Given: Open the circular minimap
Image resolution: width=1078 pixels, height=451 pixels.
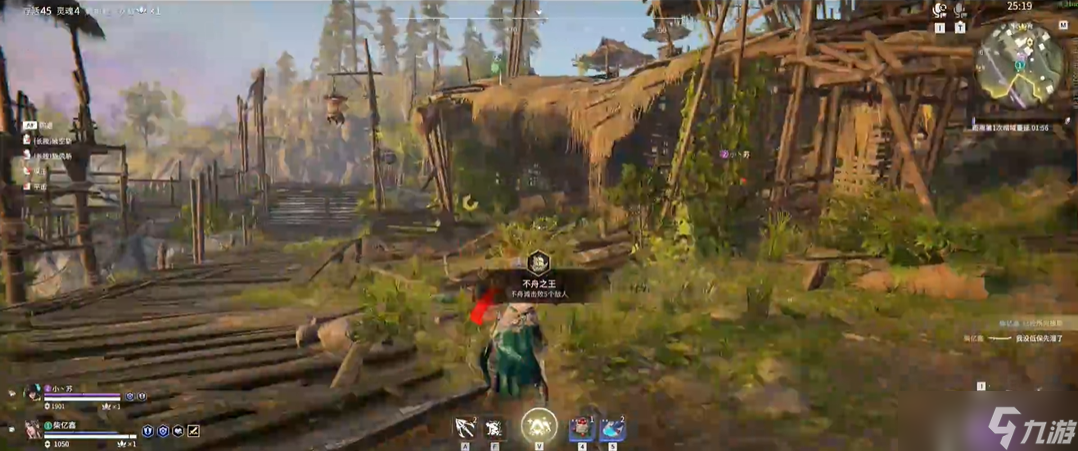Looking at the screenshot, I should pyautogui.click(x=1019, y=60).
